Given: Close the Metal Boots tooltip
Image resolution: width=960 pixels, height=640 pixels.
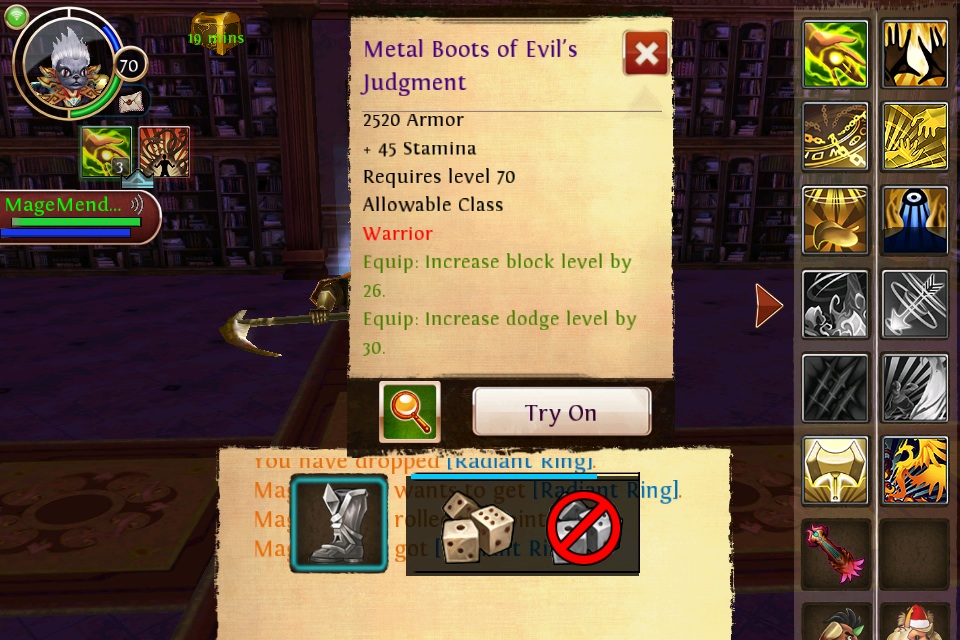Looking at the screenshot, I should click(646, 53).
